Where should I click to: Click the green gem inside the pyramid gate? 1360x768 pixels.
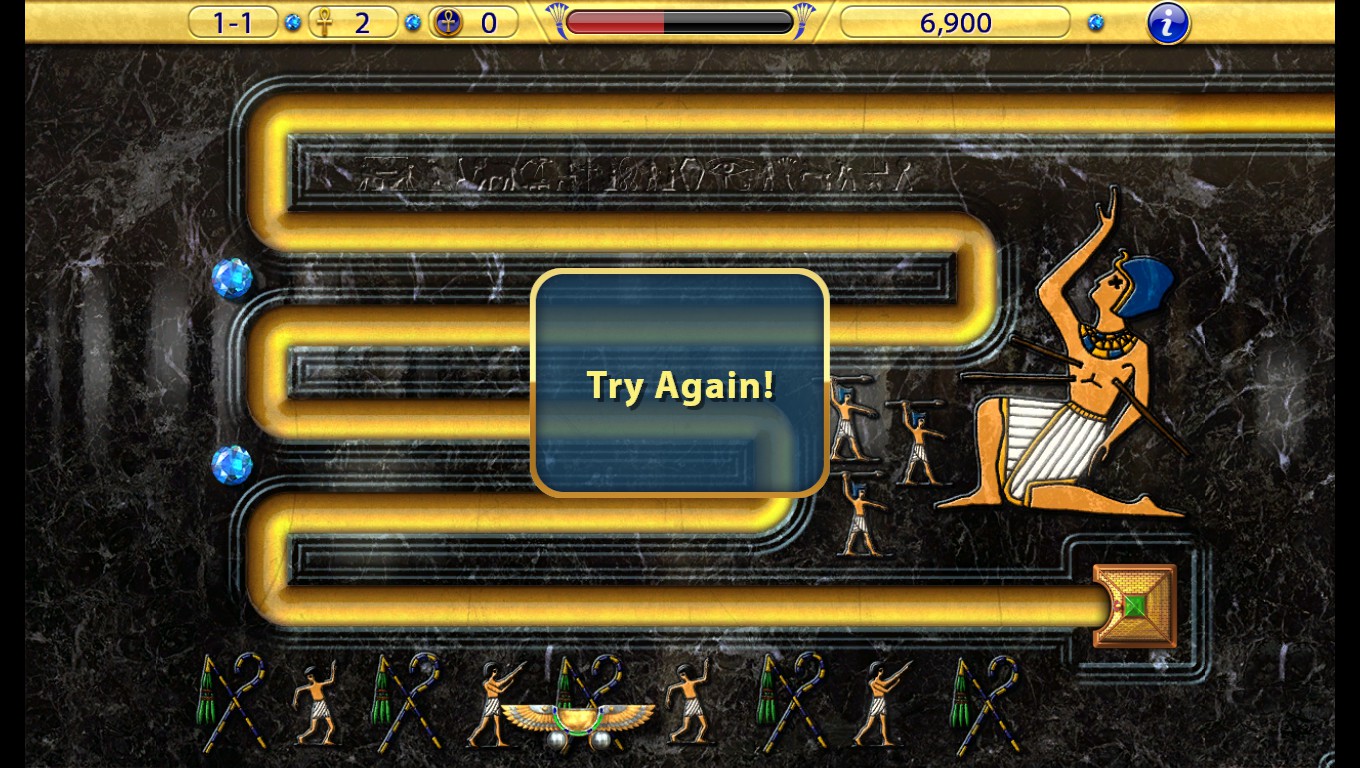pos(1138,604)
